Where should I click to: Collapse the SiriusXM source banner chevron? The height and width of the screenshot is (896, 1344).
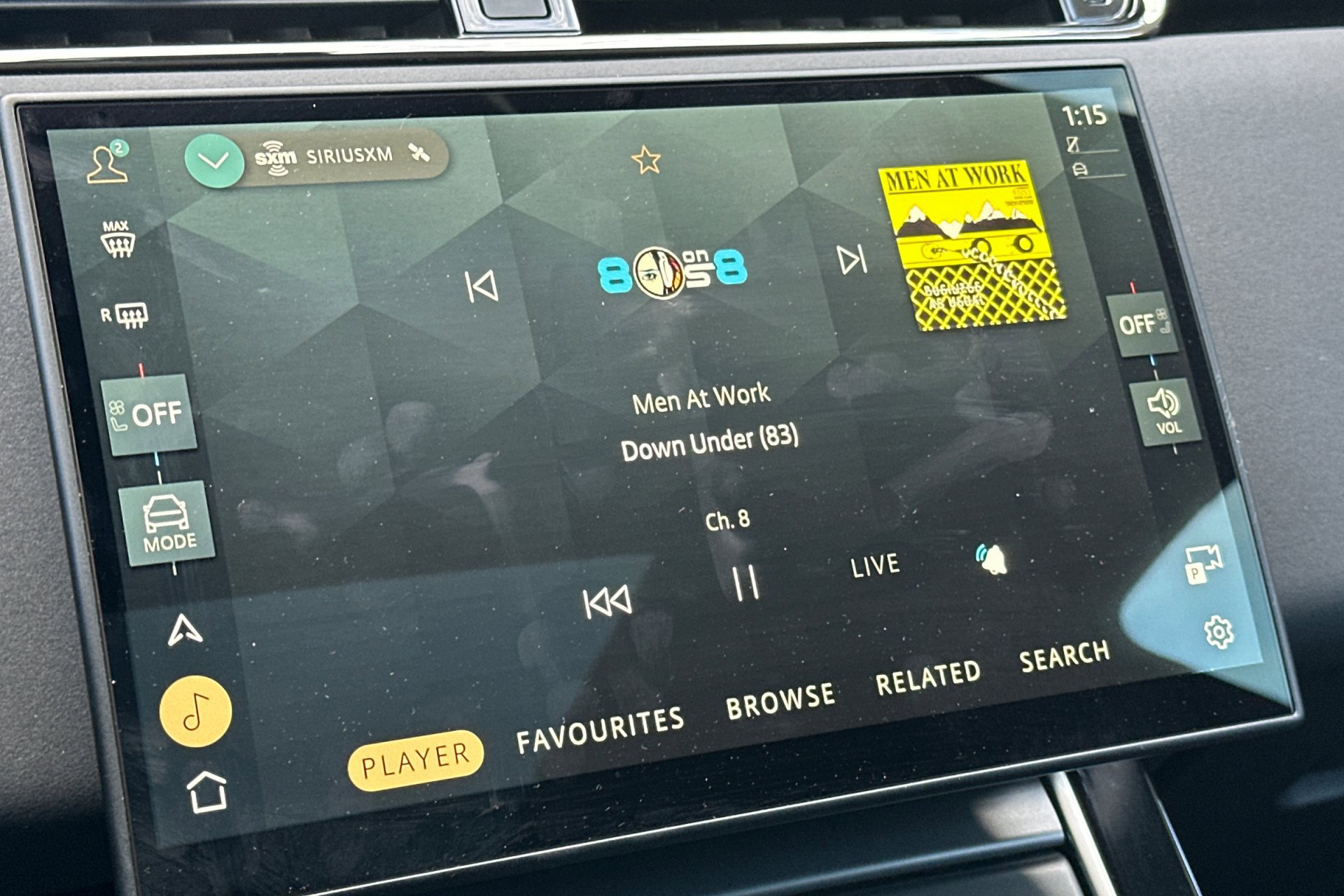[214, 158]
